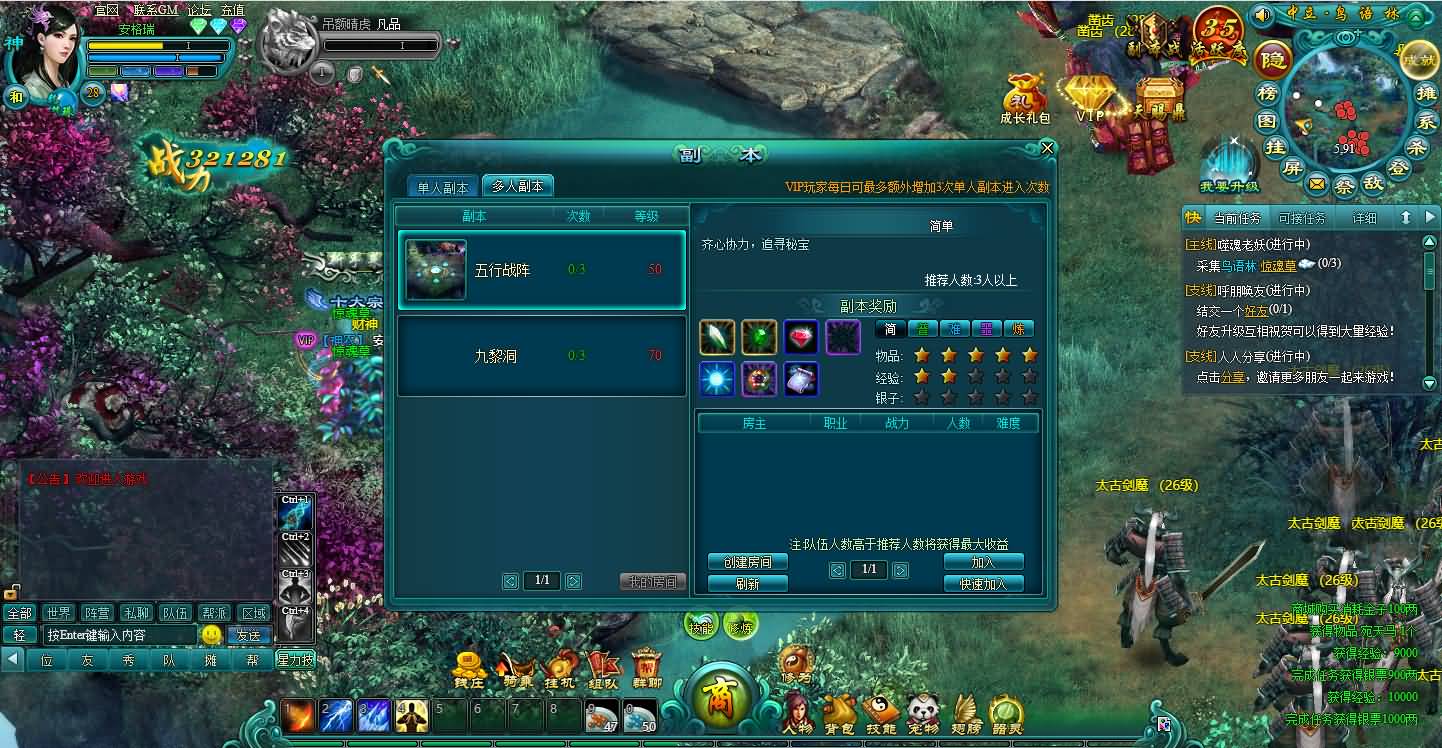Viewport: 1442px width, 748px height.
Task: Use the 快速加入 quick join button
Action: click(x=983, y=584)
